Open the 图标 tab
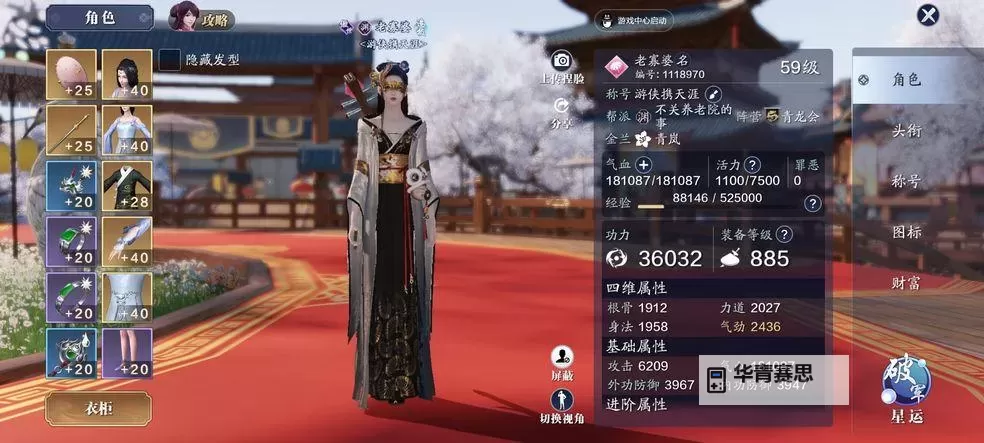 coord(905,232)
